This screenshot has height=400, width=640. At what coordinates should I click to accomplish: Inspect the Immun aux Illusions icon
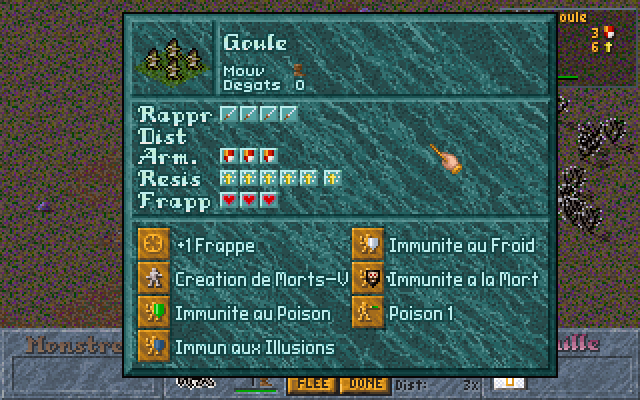[153, 346]
